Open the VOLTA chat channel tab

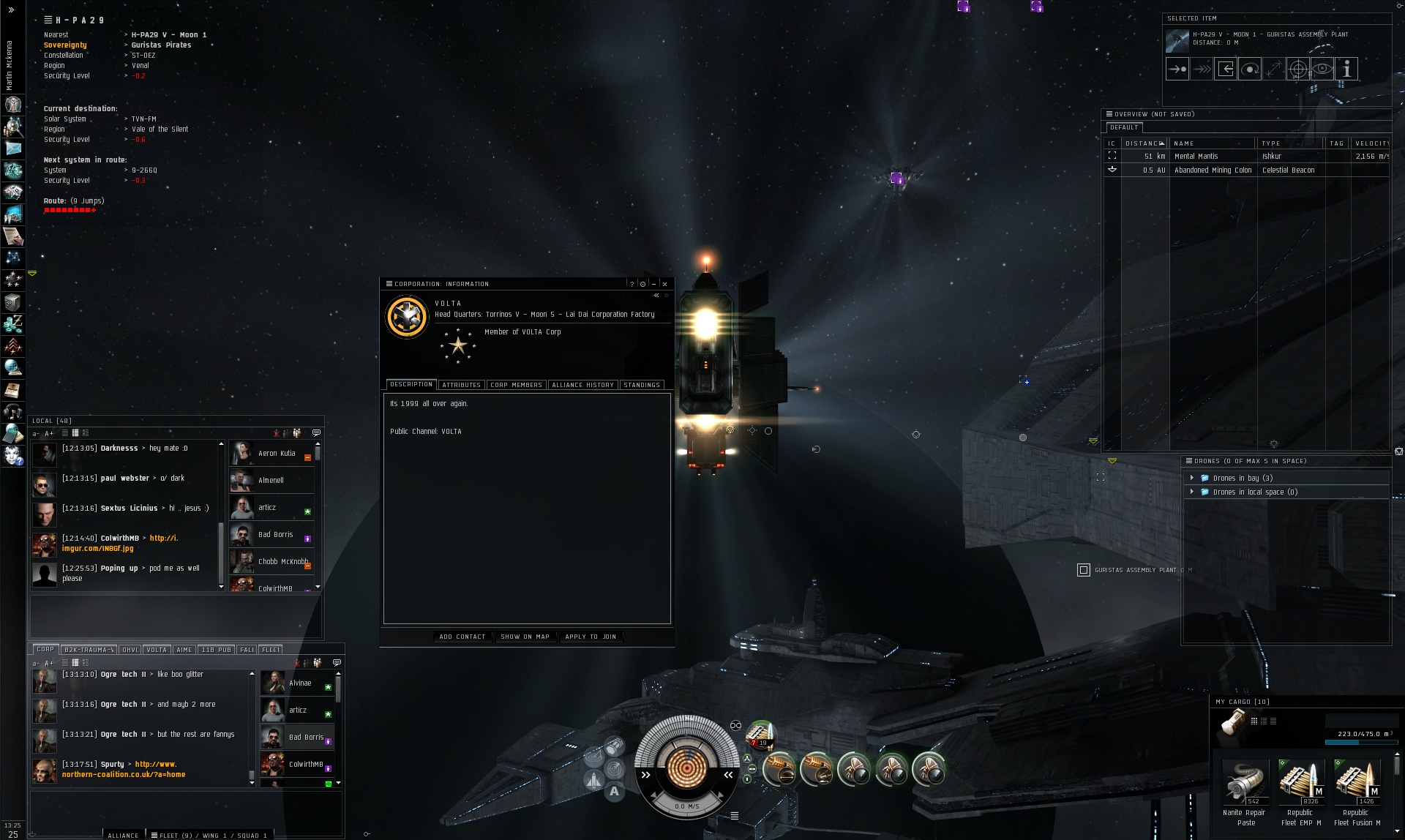tap(157, 650)
